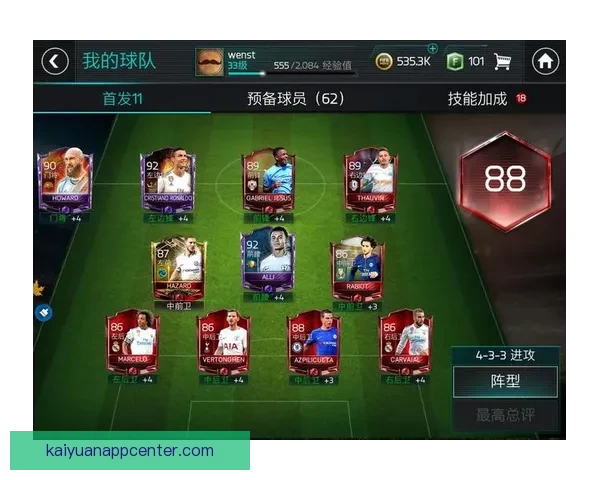
Task: Add more coins with plus icon
Action: pos(432,48)
